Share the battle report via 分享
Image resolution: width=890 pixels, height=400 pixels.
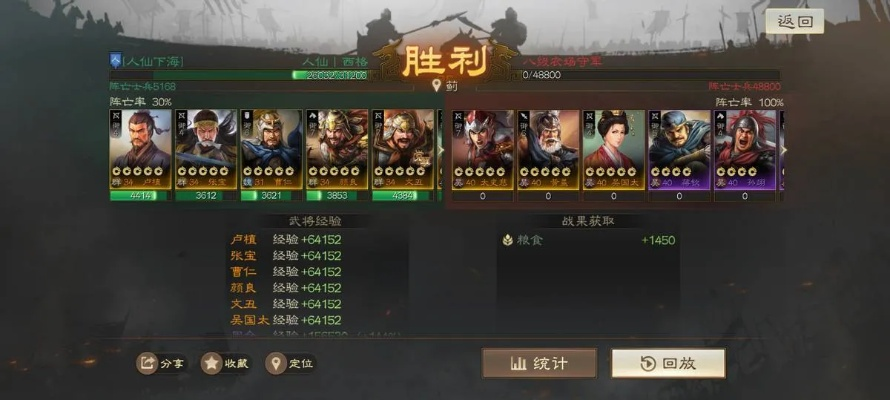tap(162, 363)
